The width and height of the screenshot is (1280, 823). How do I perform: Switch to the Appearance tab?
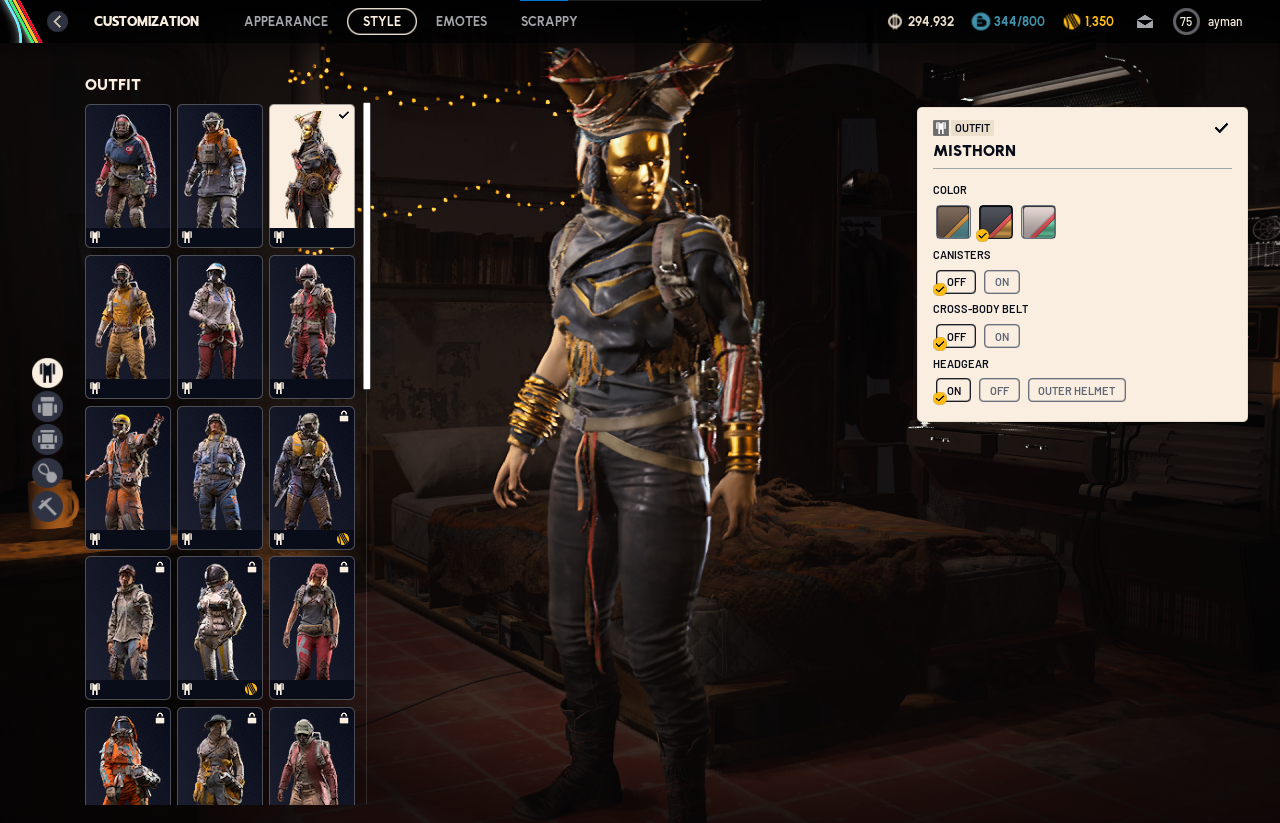286,21
